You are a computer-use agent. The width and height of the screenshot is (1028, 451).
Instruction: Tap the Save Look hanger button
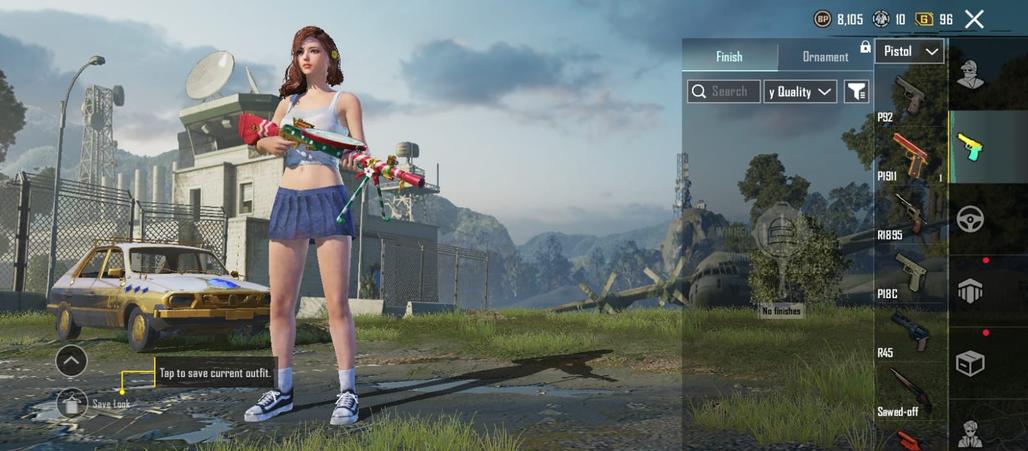click(72, 403)
